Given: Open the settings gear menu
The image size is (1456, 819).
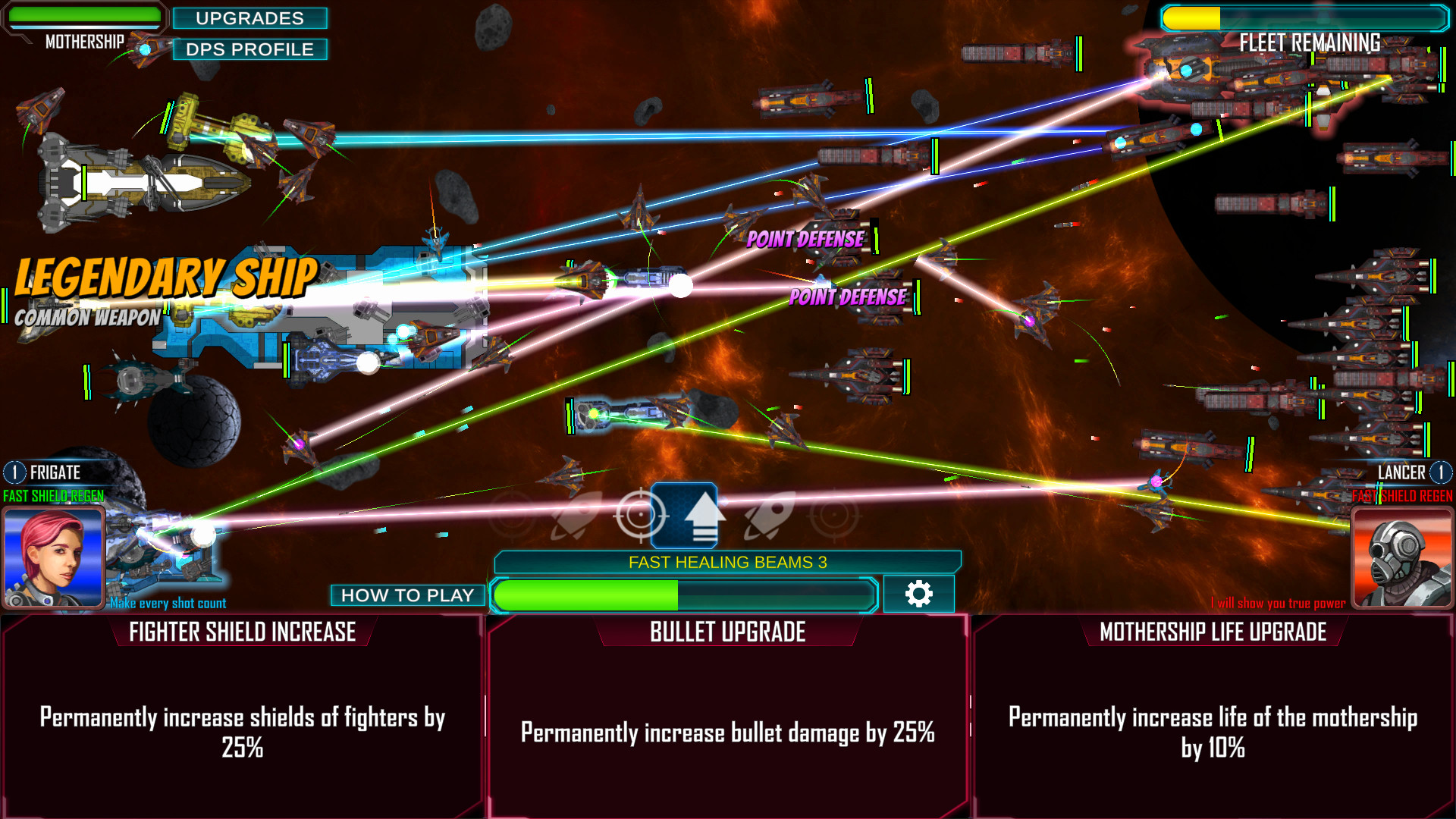Looking at the screenshot, I should click(x=919, y=595).
